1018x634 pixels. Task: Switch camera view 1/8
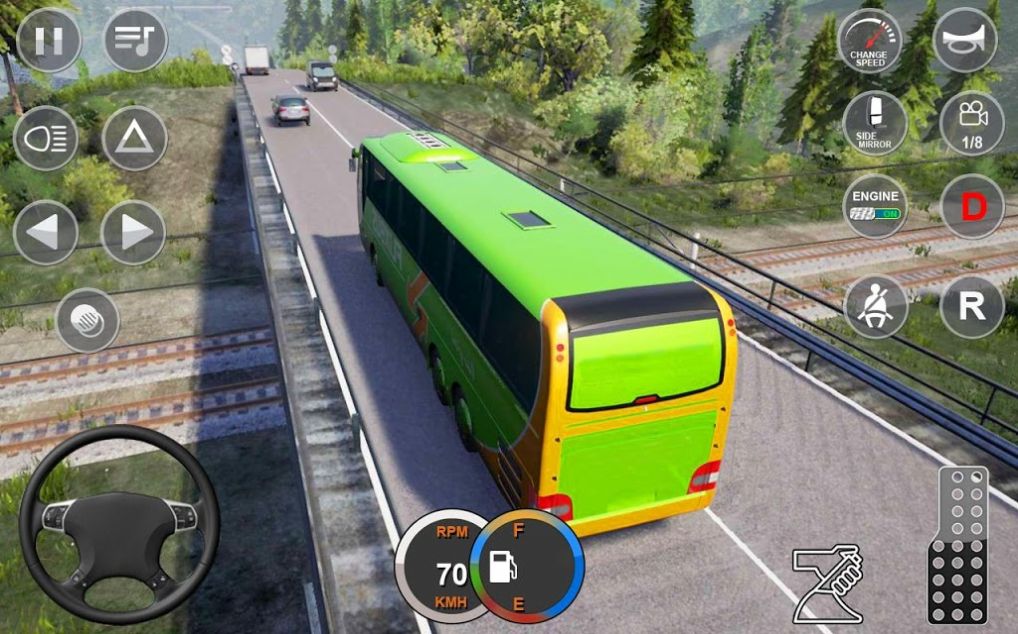point(971,123)
